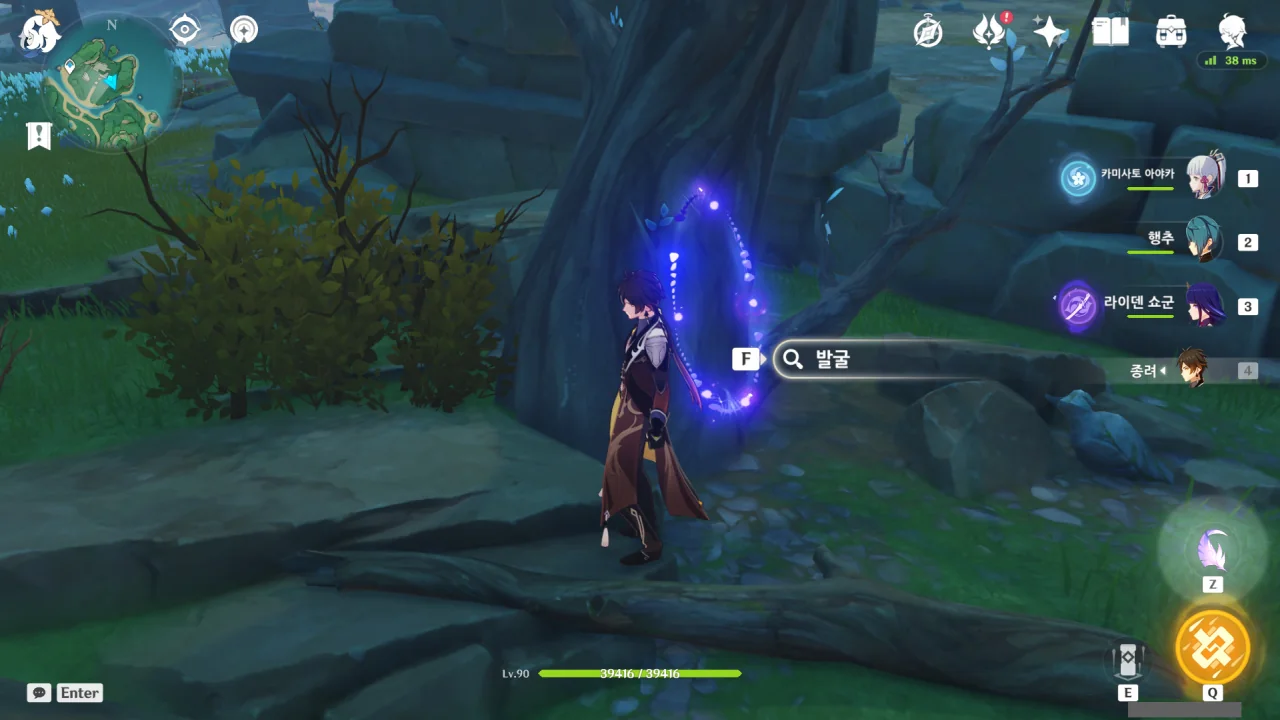Open the Paimon menu icon
The image size is (1280, 720).
tap(40, 30)
